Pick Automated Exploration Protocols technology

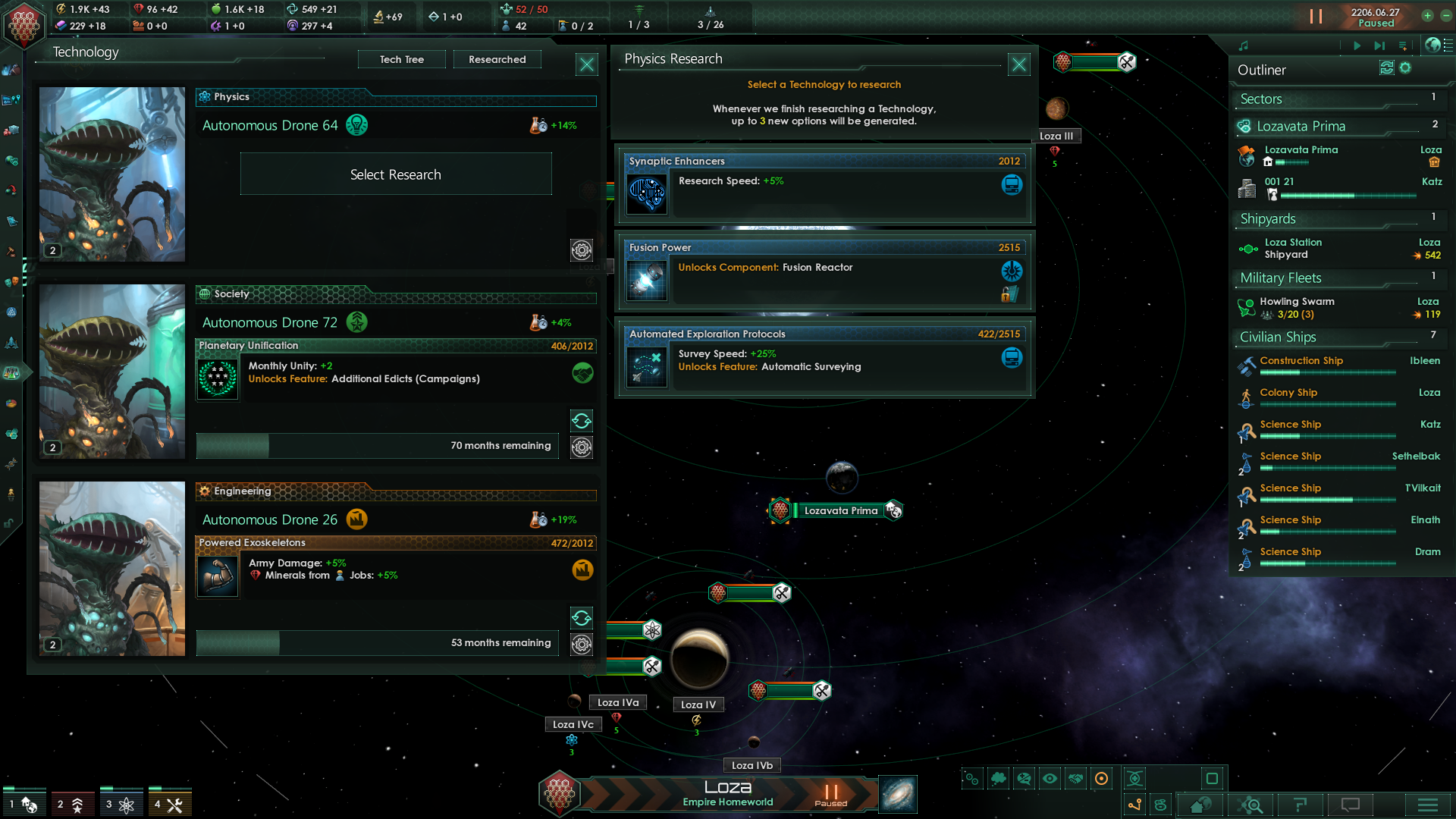coord(824,359)
